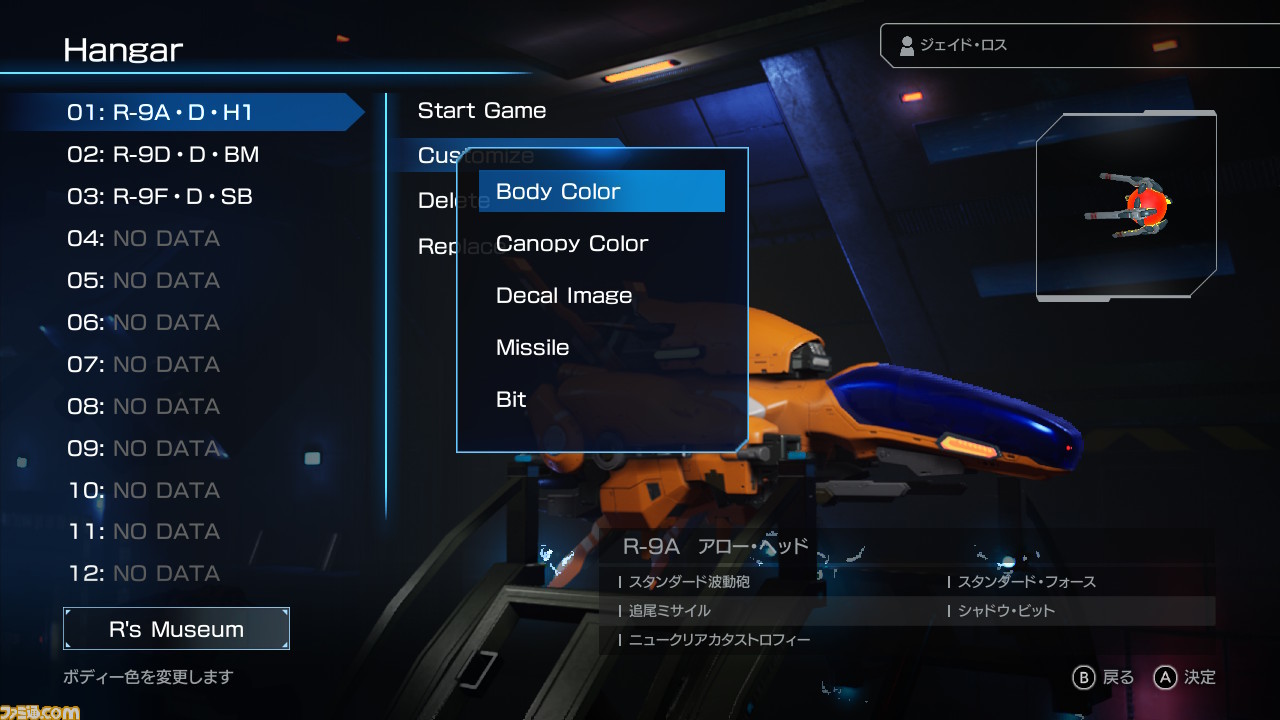Viewport: 1280px width, 720px height.
Task: Pick the empty hangar slot 12
Action: (143, 573)
